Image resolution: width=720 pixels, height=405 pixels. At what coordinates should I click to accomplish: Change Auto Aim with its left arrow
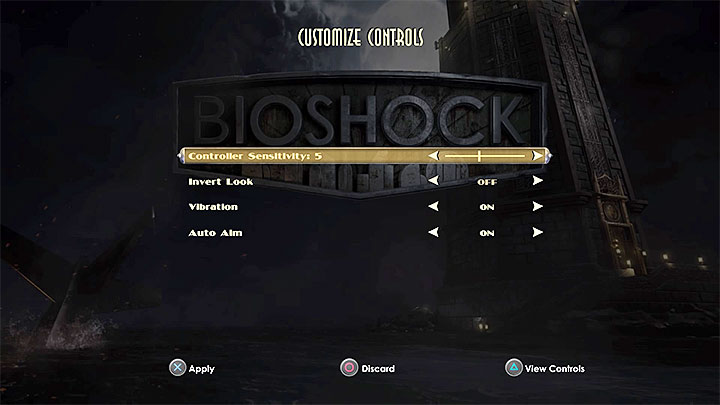point(434,233)
